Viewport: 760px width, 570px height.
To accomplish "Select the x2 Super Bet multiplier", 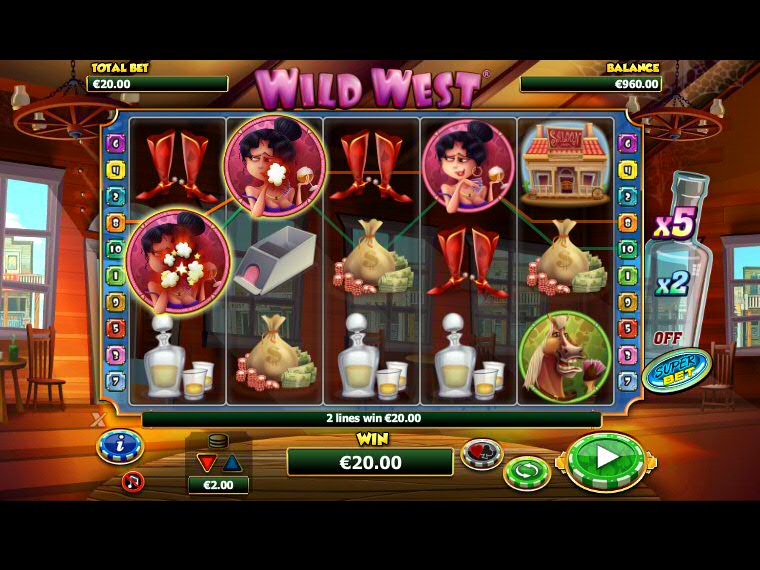I will [x=671, y=283].
